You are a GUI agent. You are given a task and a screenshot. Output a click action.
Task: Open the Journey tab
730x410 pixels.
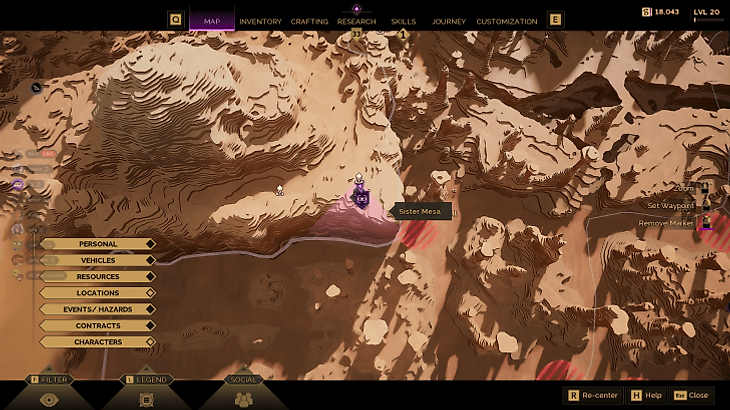(x=449, y=21)
